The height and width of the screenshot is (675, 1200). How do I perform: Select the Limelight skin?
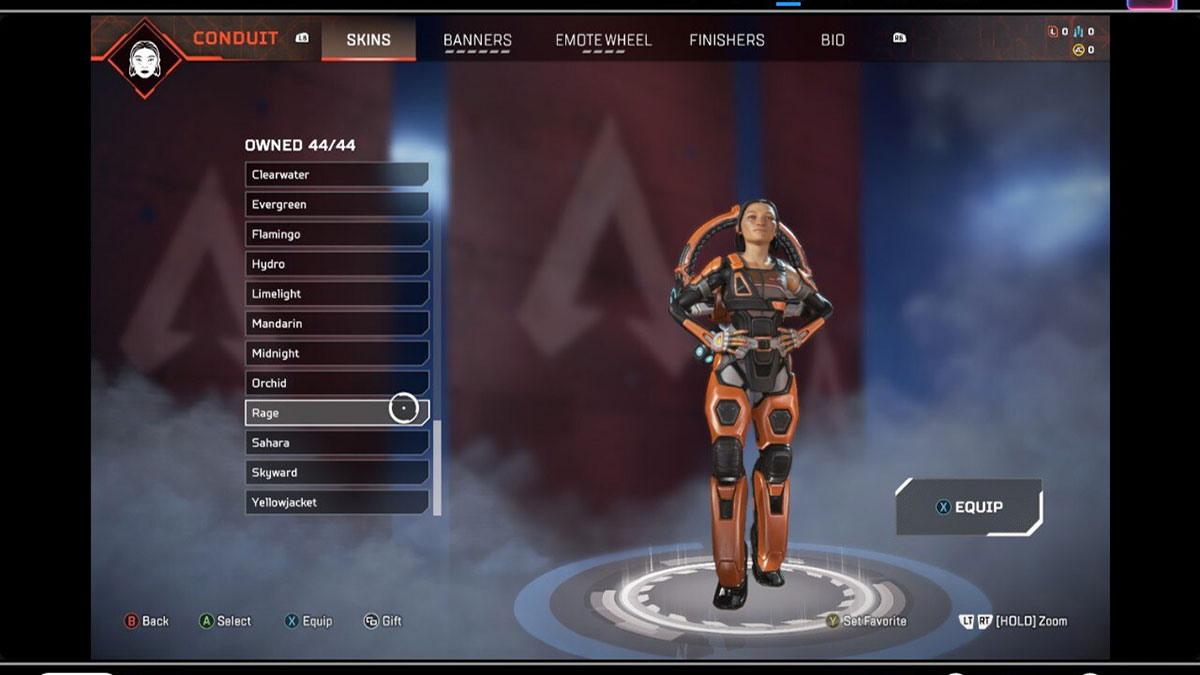pos(336,294)
